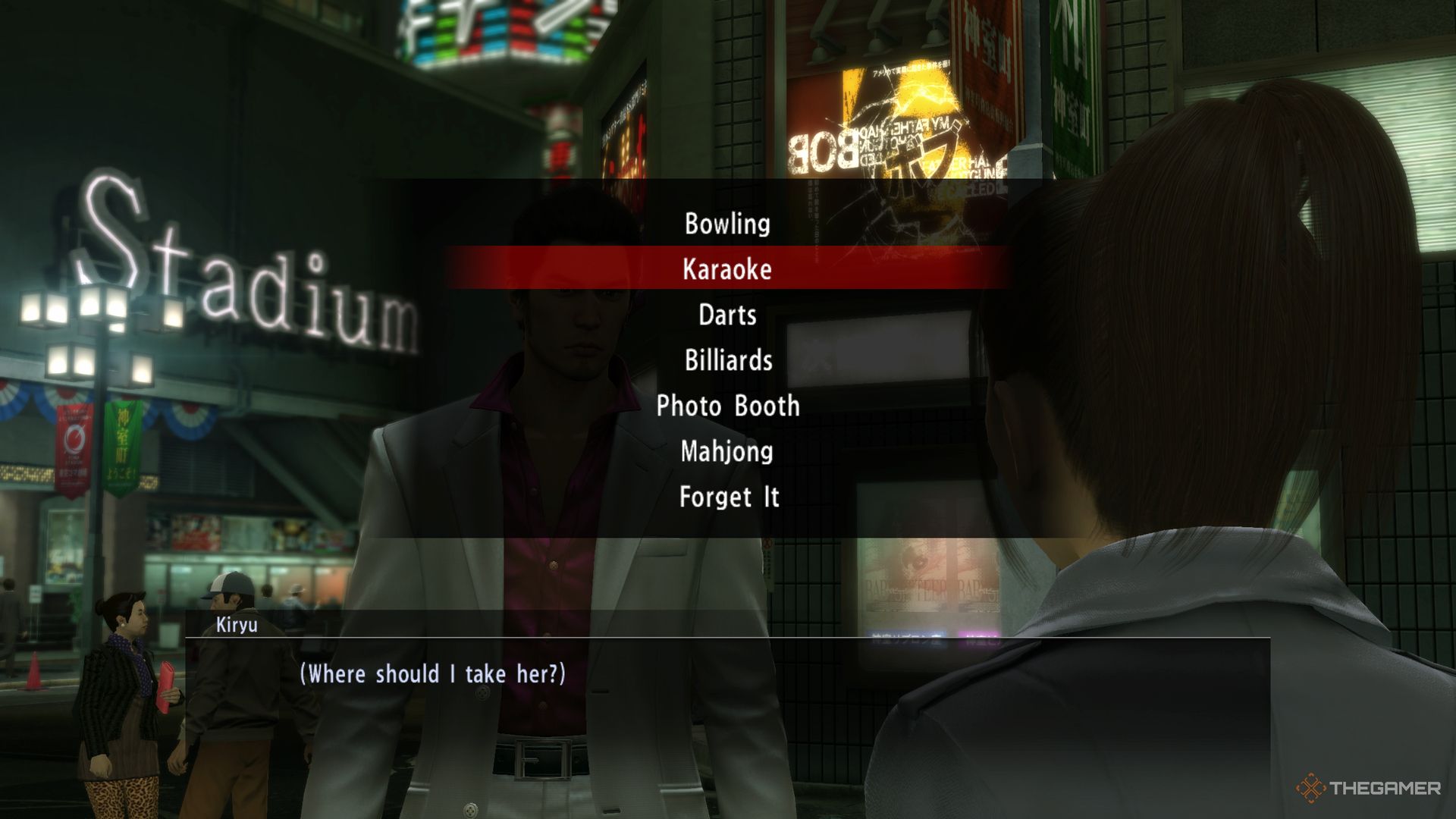Choose the Photo Booth option
The image size is (1456, 819).
click(728, 406)
